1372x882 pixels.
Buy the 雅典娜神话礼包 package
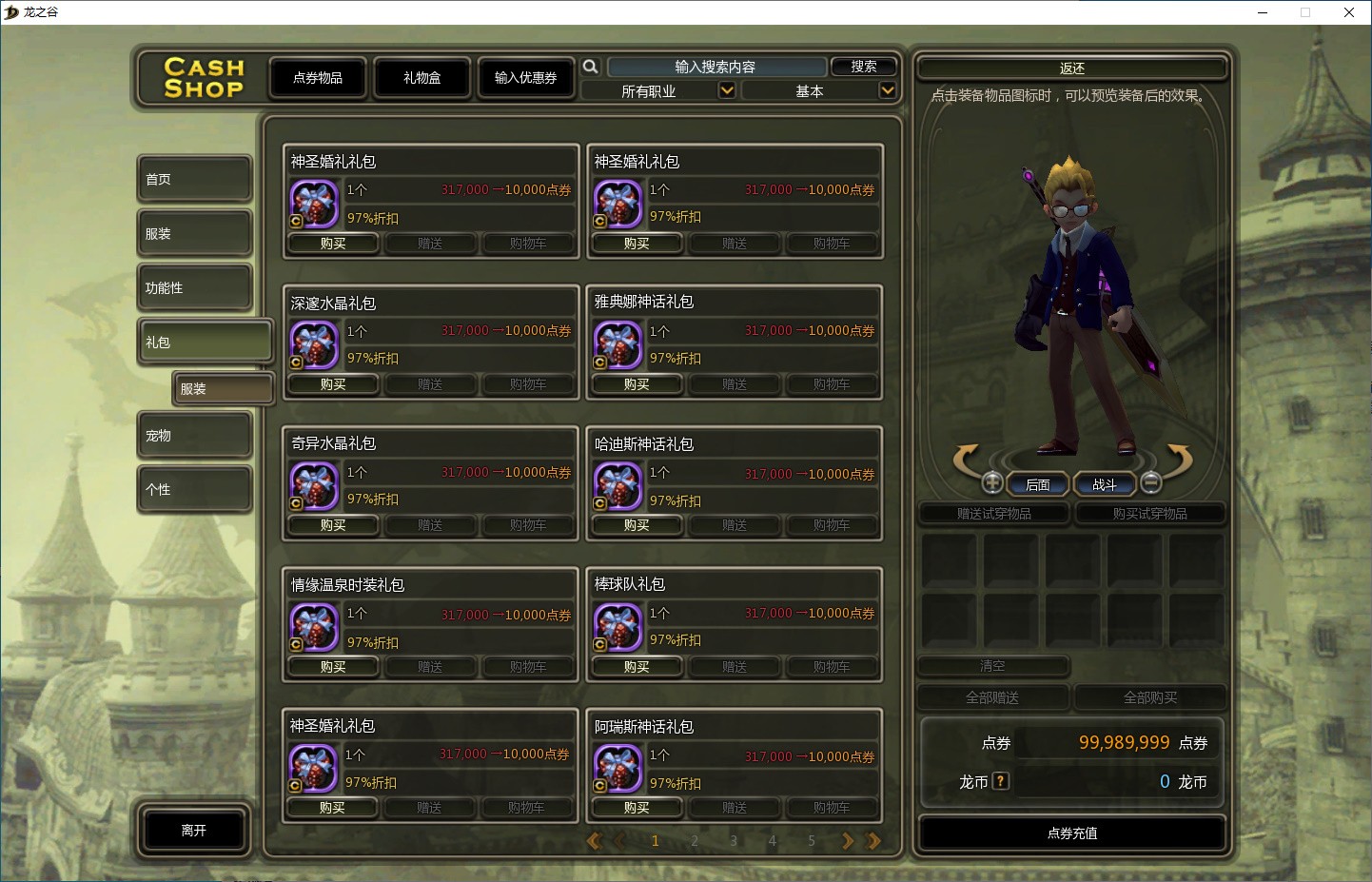click(x=637, y=384)
